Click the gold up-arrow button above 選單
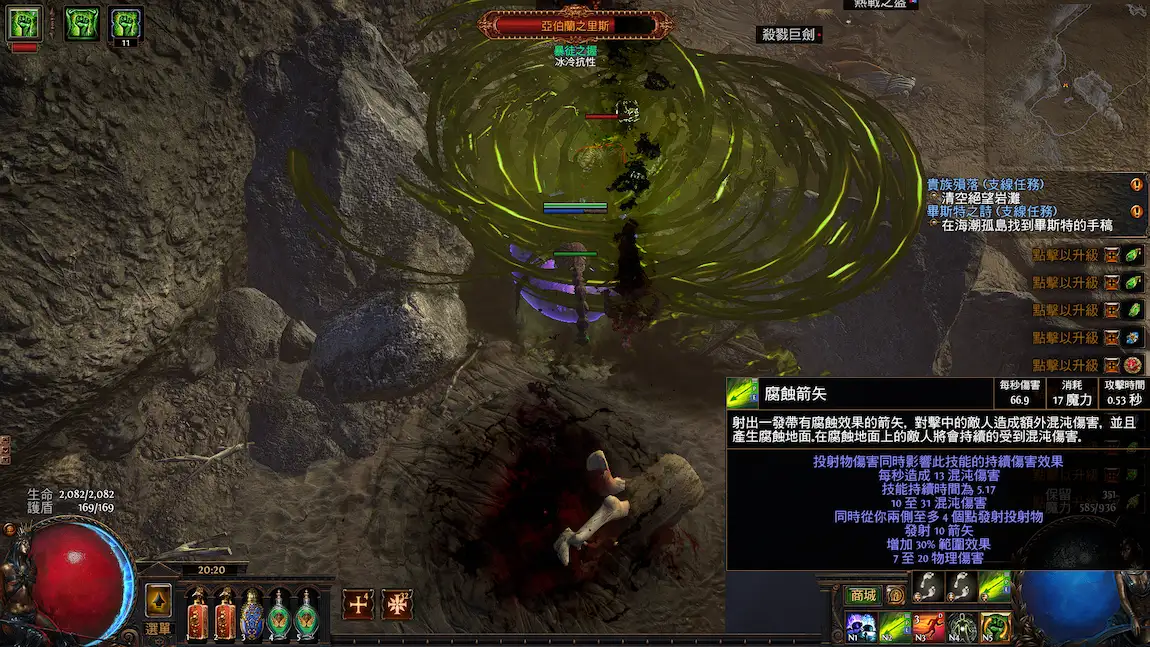1150x647 pixels. pos(158,600)
